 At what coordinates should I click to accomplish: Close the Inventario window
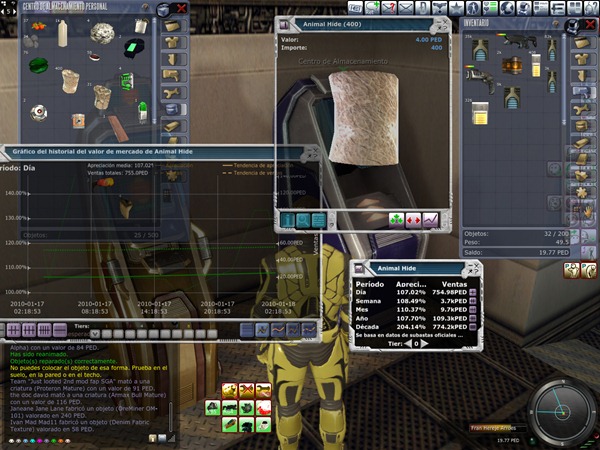[590, 20]
